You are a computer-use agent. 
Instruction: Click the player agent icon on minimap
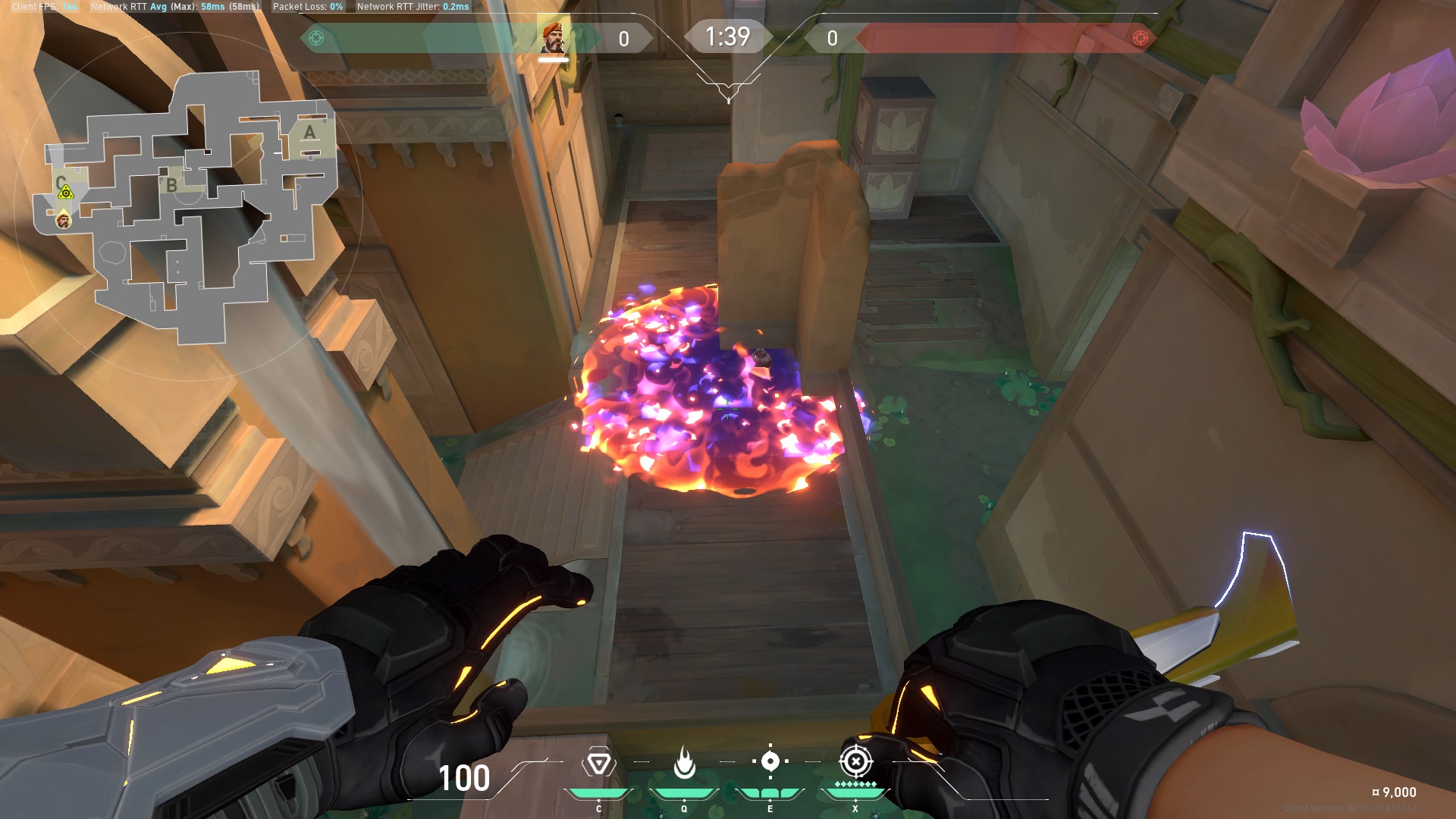pyautogui.click(x=64, y=221)
